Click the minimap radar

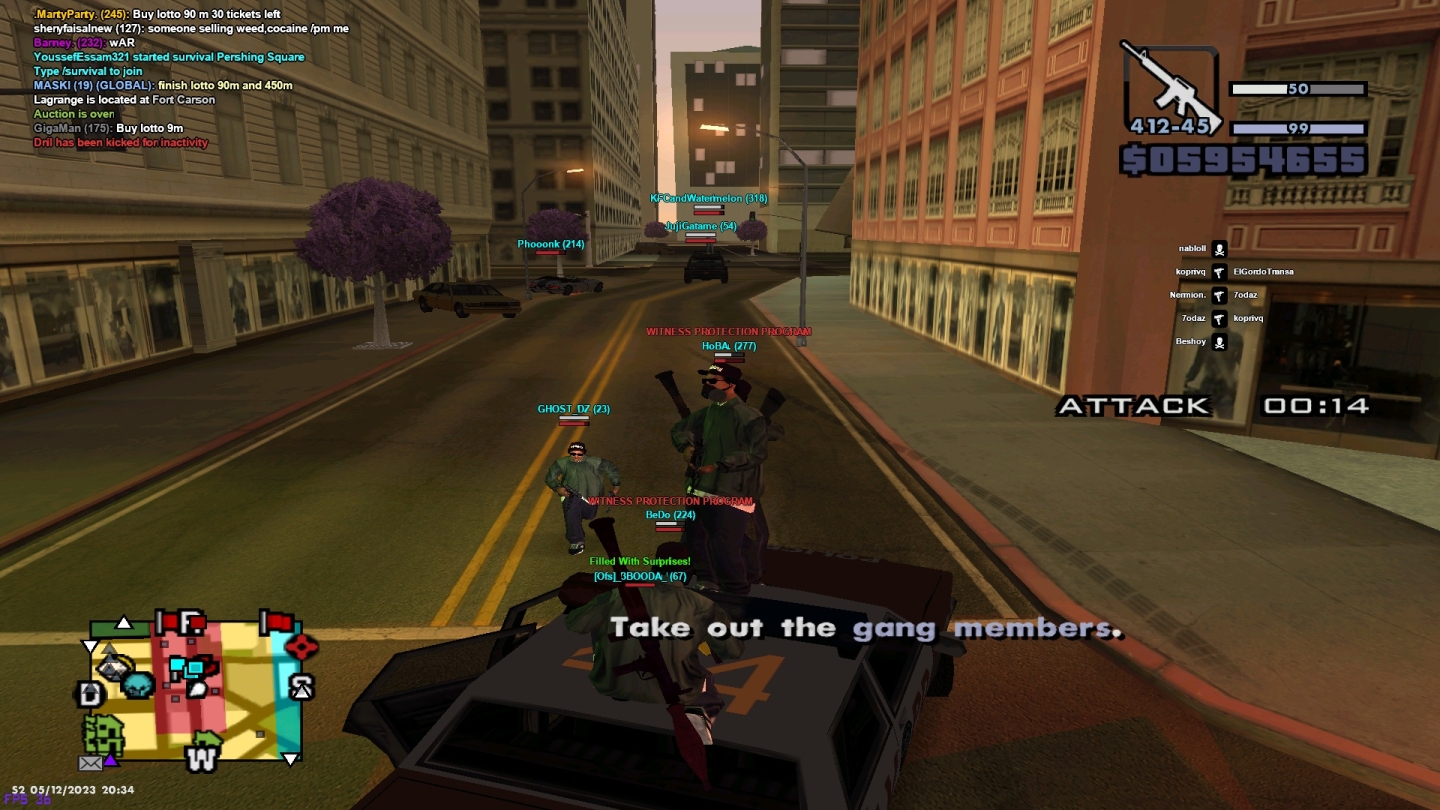tap(195, 688)
